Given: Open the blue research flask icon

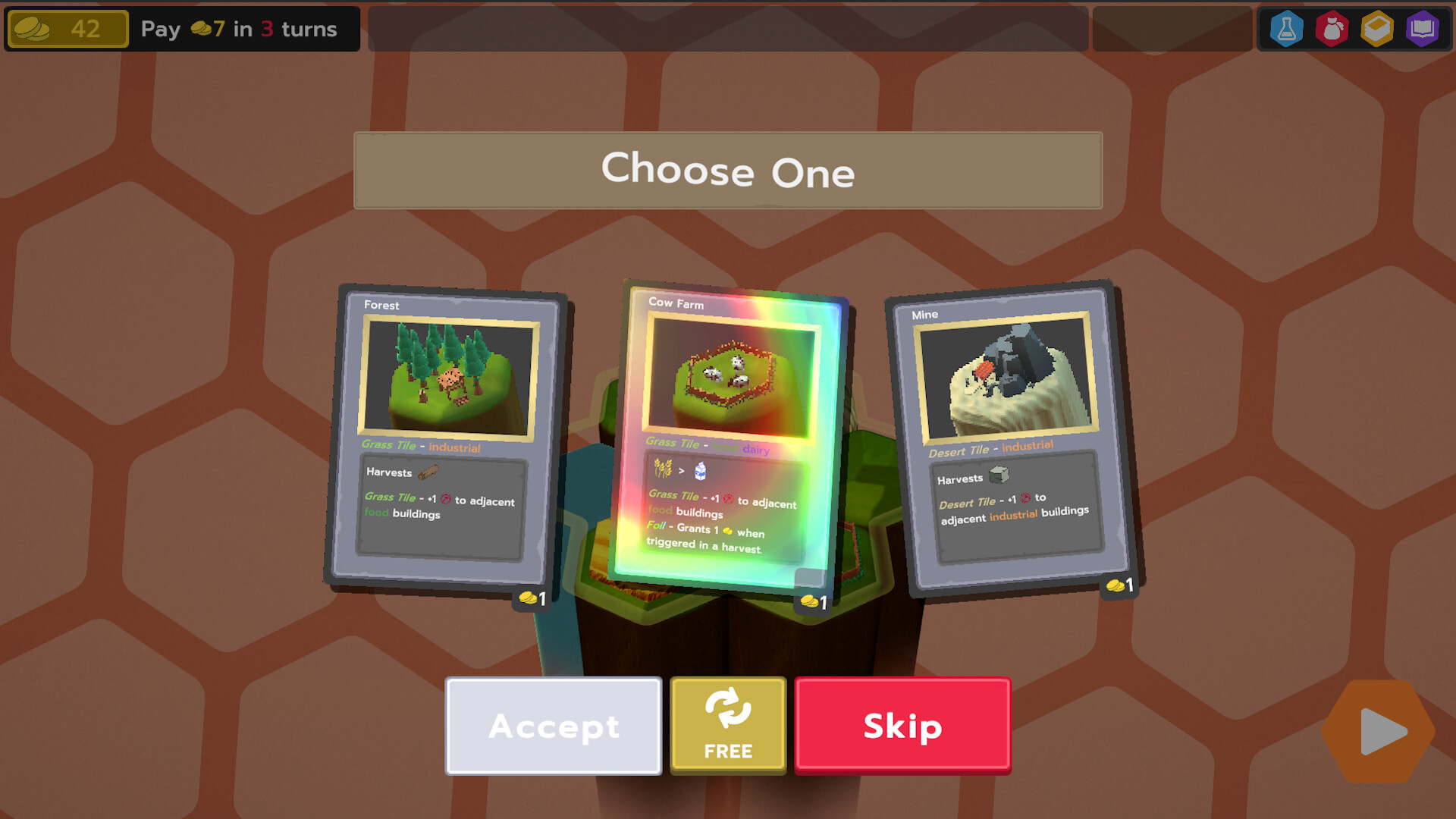Looking at the screenshot, I should (x=1285, y=29).
